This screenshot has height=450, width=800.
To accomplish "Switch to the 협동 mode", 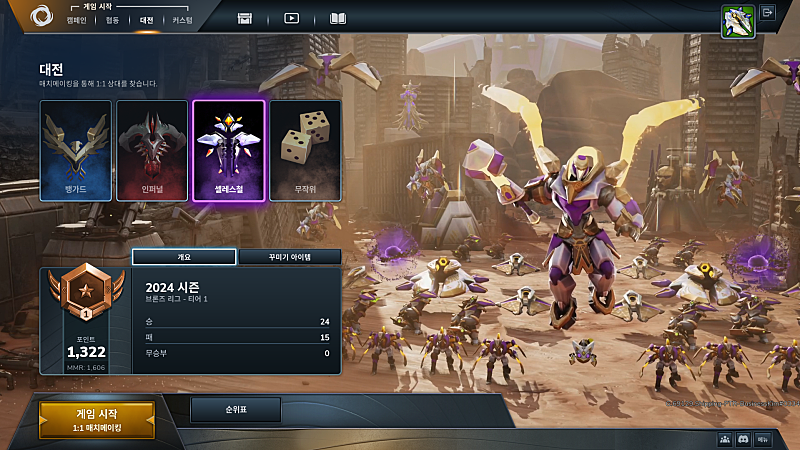I will [x=112, y=20].
